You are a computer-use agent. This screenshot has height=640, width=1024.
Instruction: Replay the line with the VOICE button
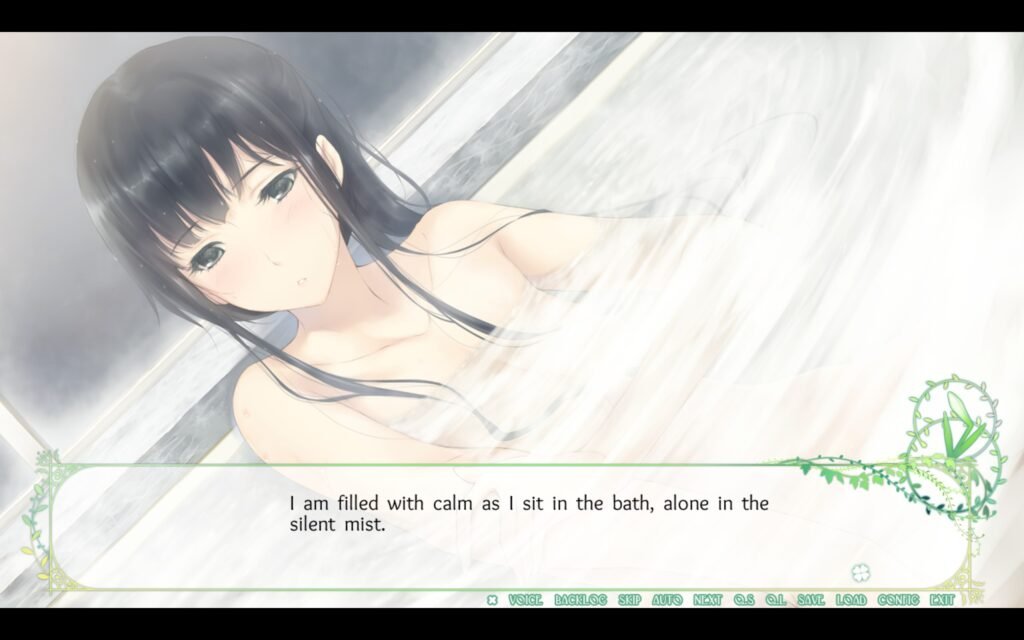(525, 600)
